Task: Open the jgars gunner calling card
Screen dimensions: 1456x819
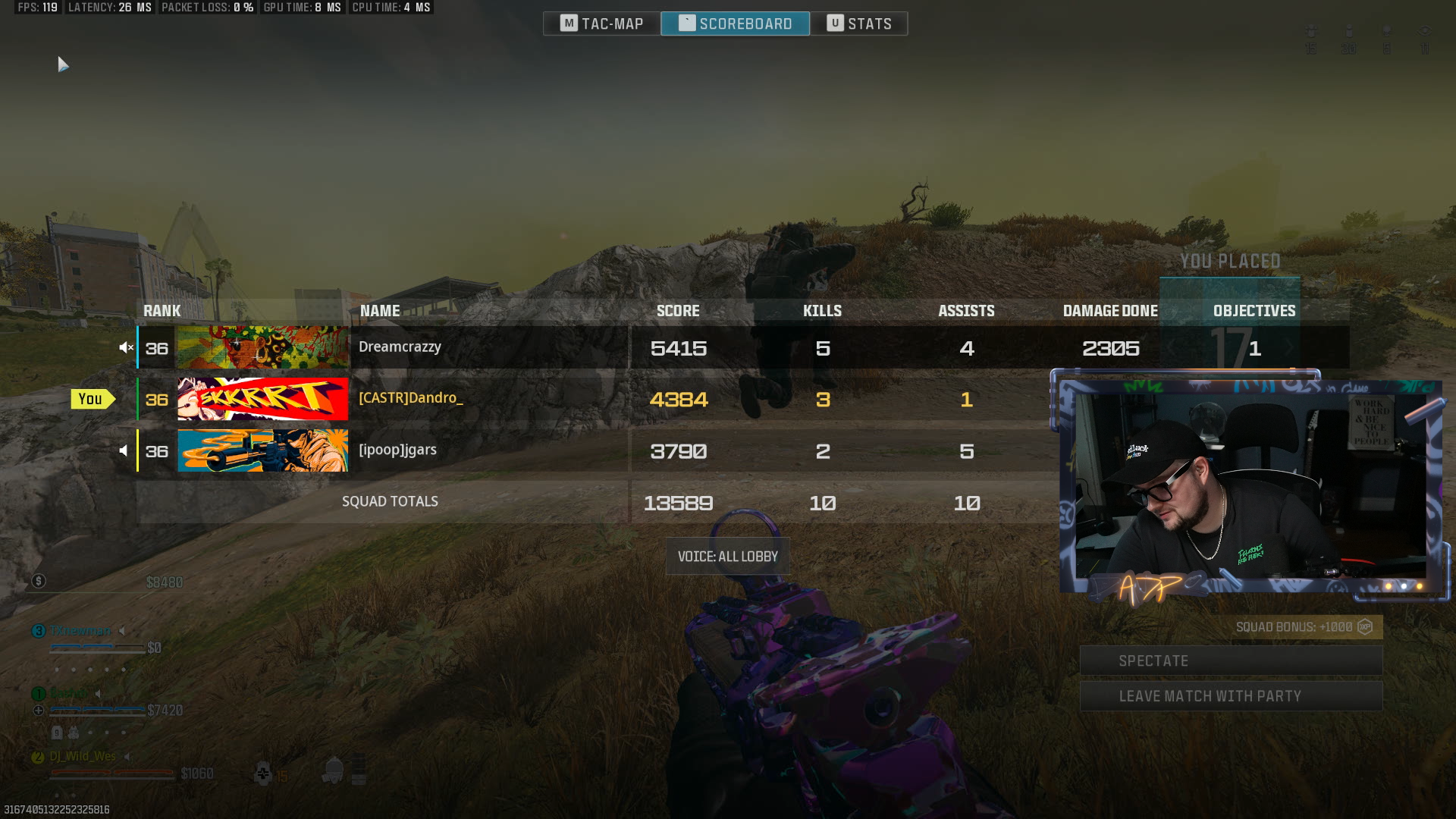Action: coord(262,450)
